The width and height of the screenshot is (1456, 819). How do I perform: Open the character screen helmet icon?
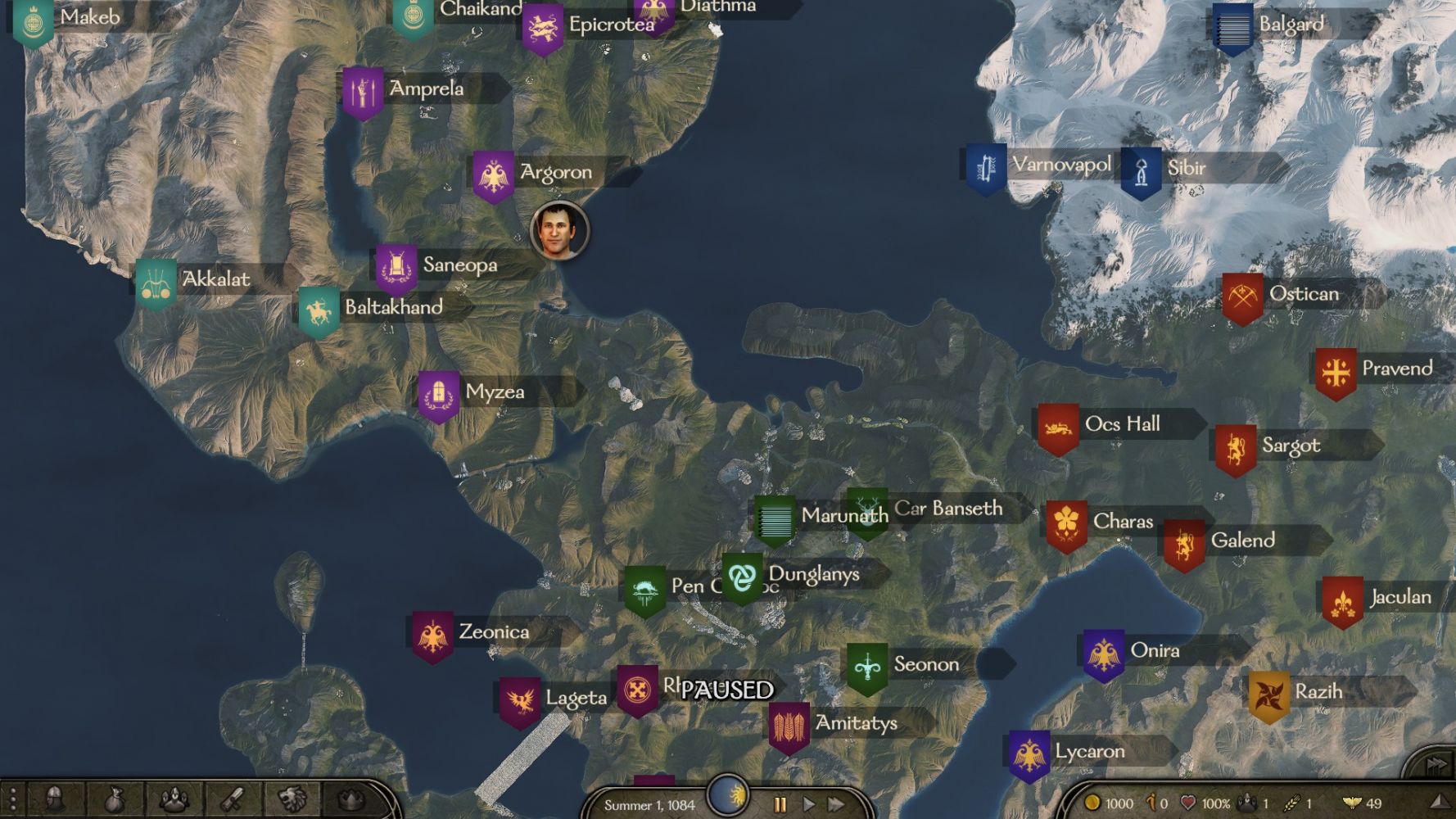tap(55, 799)
